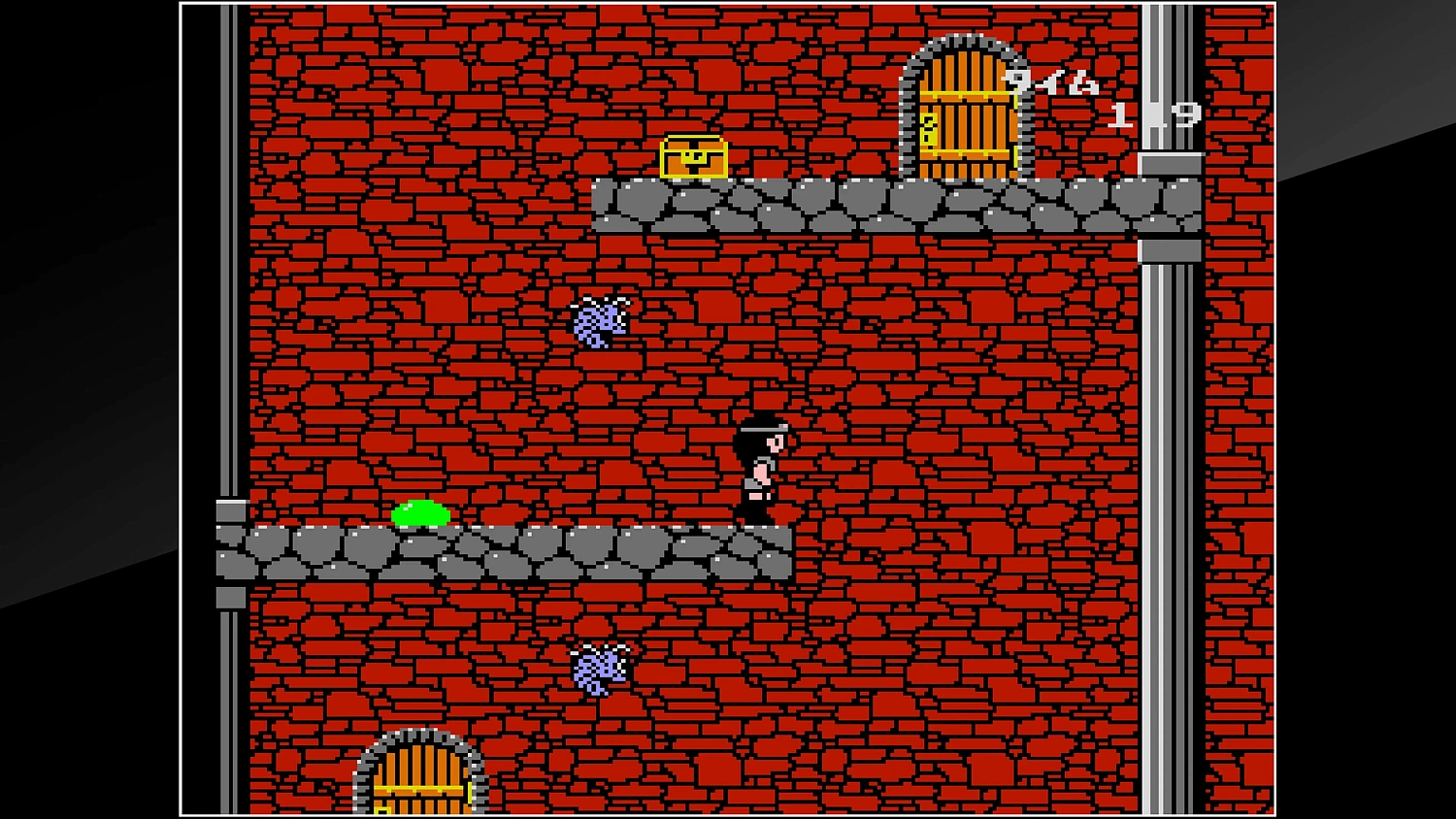Image resolution: width=1456 pixels, height=819 pixels.
Task: Open the golden treasure chest
Action: point(694,160)
